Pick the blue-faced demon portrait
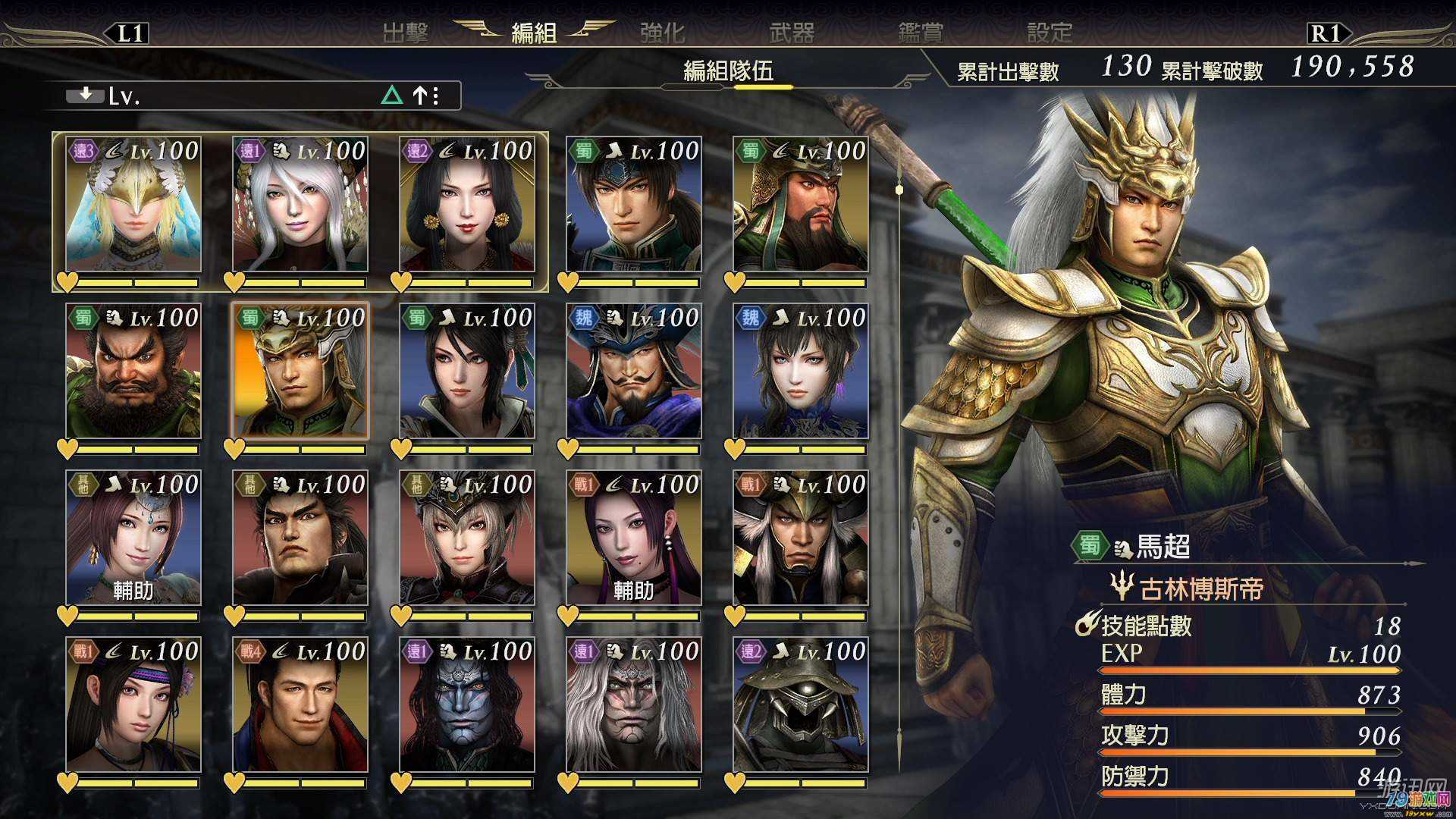 (x=467, y=705)
